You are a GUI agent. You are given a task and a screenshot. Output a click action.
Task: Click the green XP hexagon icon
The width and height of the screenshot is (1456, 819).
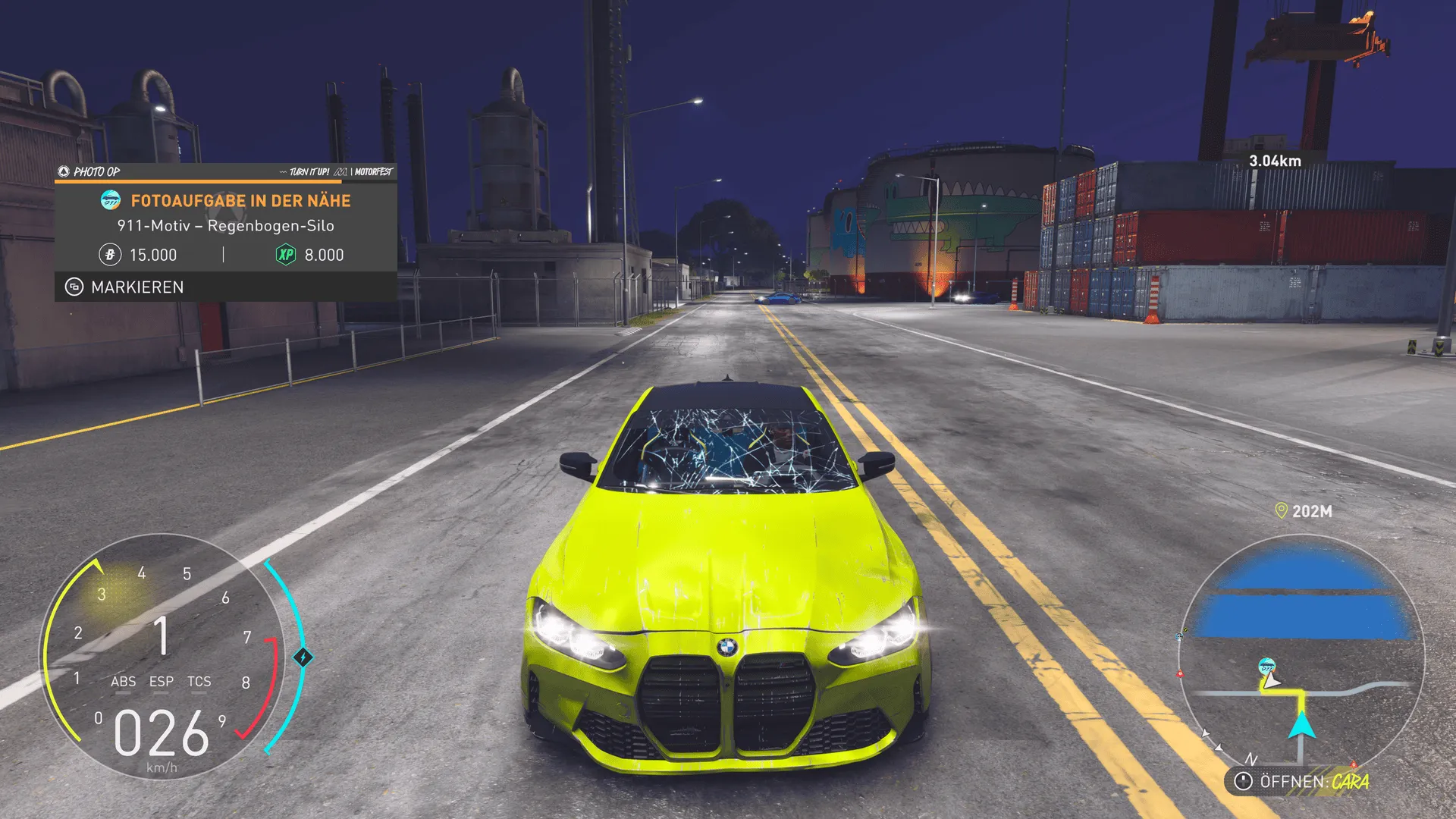tap(286, 253)
